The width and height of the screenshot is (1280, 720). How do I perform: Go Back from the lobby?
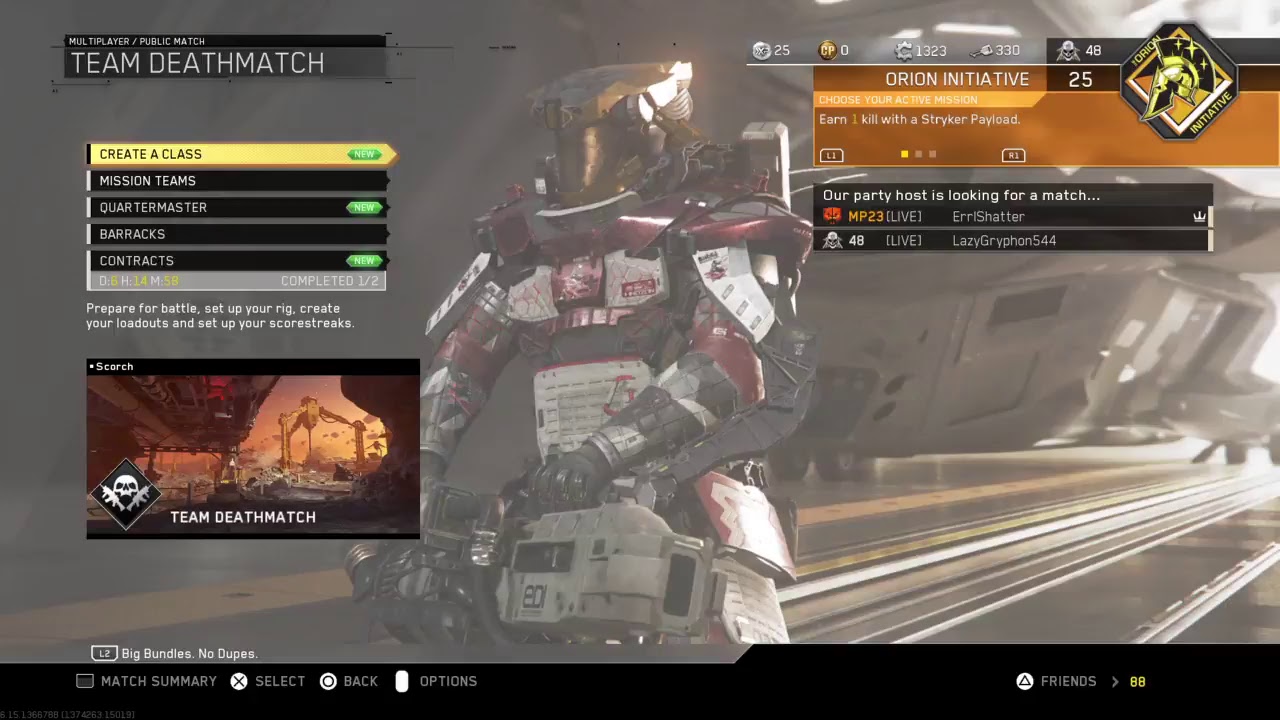coord(349,681)
